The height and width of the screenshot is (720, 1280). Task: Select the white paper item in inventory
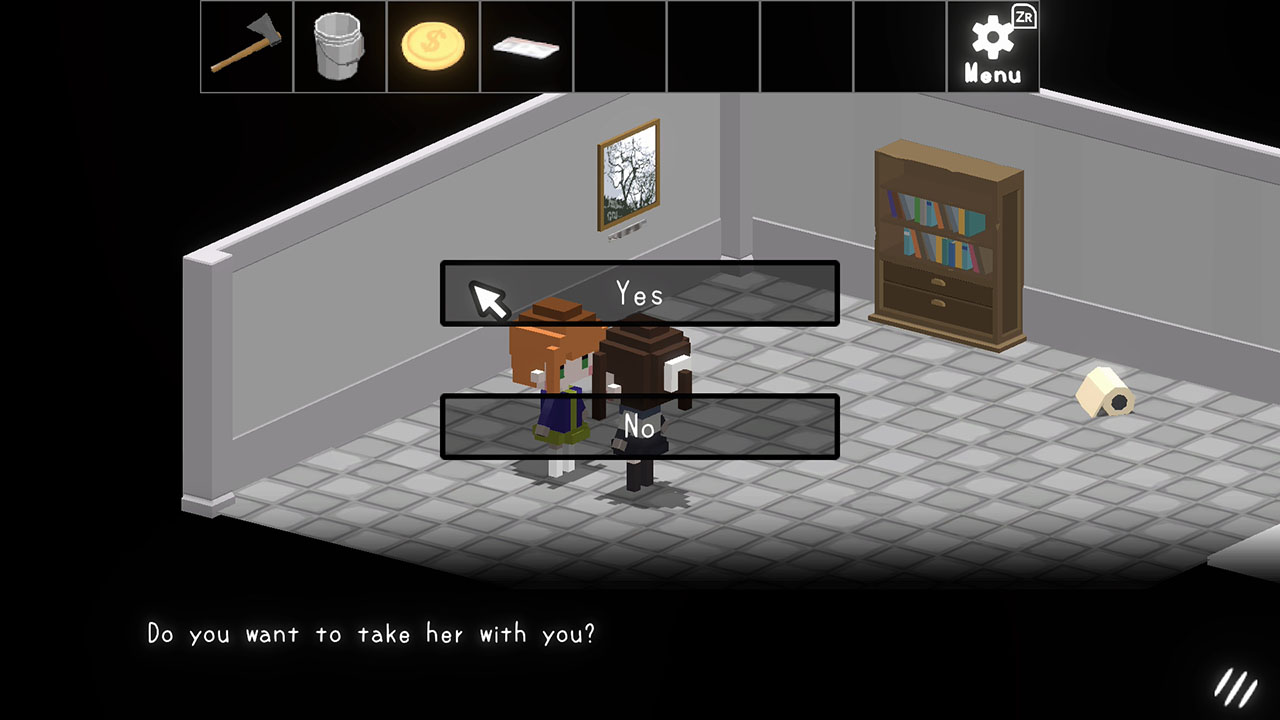pyautogui.click(x=526, y=45)
